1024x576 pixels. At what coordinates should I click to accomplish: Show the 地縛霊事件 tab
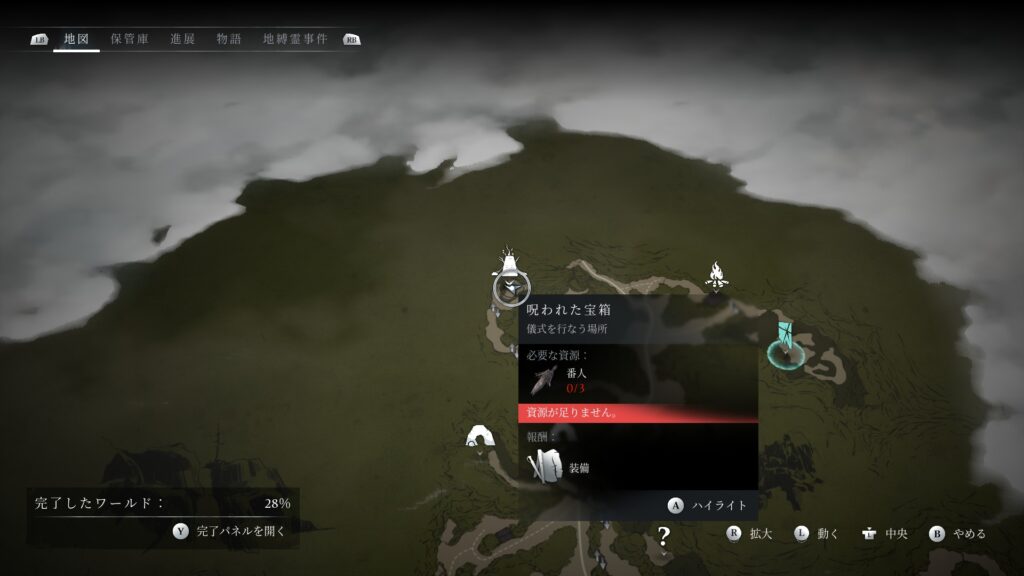pos(295,39)
